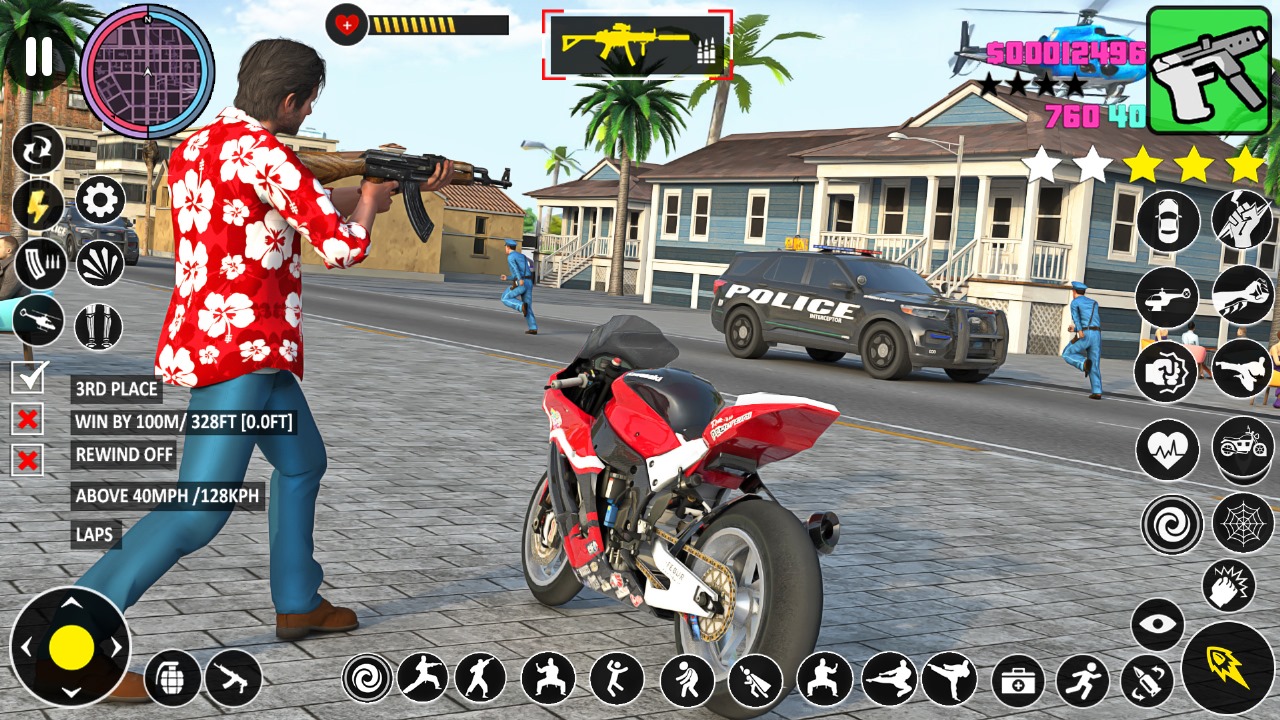
Task: Open the gear settings icon
Action: pyautogui.click(x=100, y=200)
